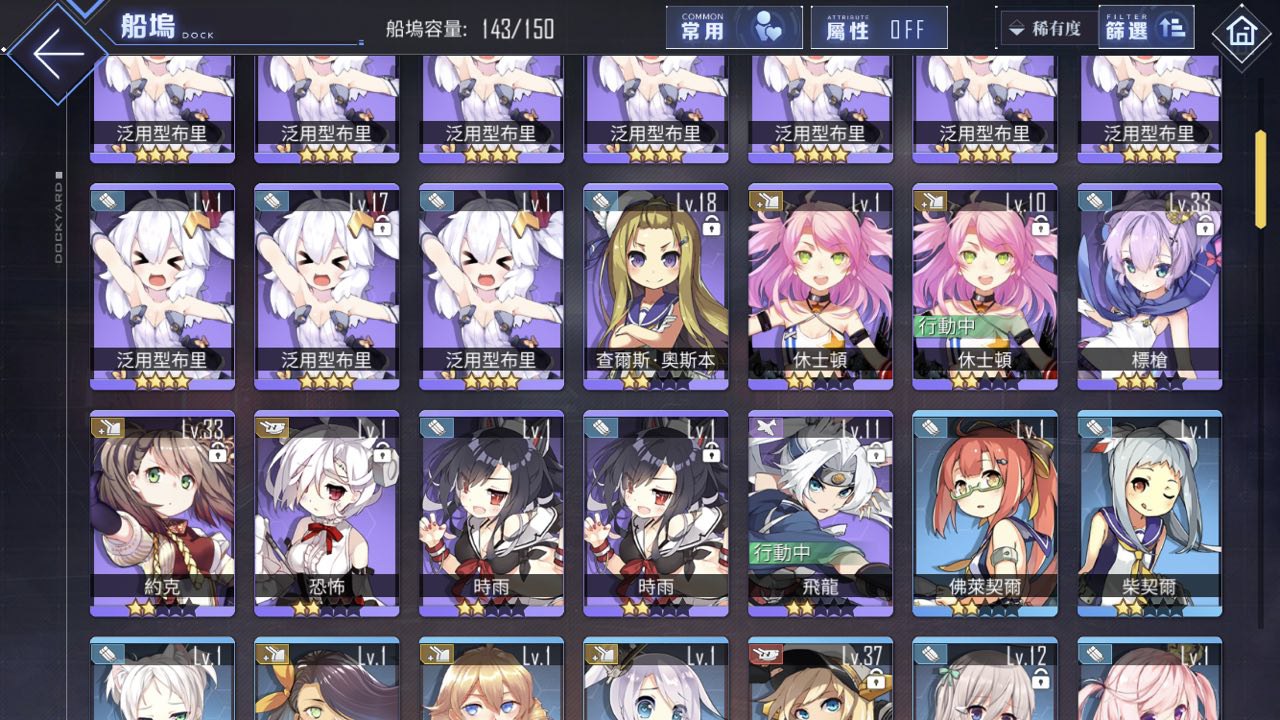
Task: Return to the home screen
Action: [1241, 32]
